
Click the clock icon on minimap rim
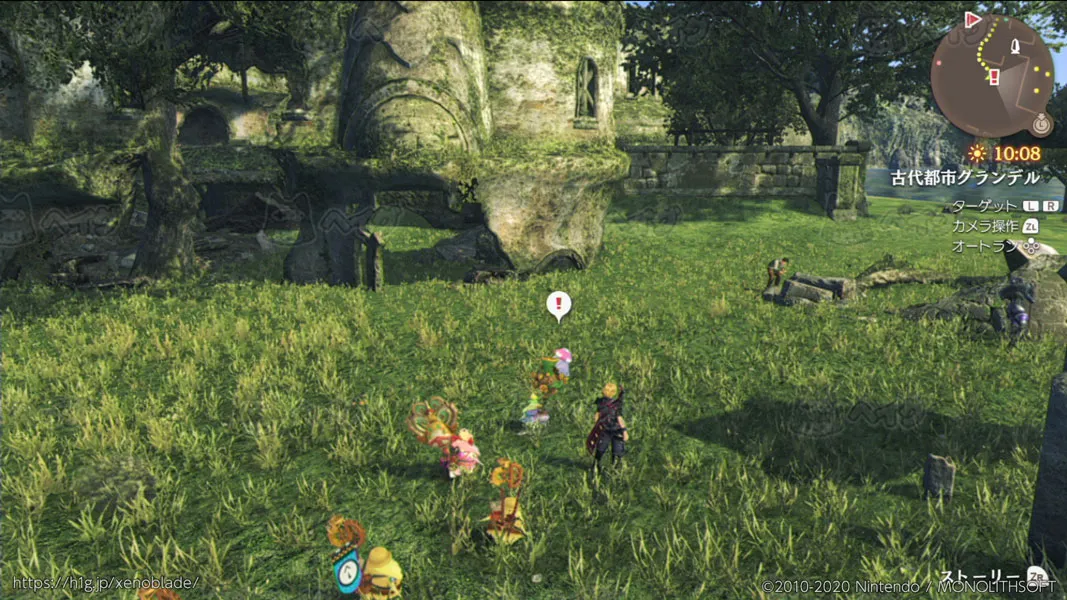coord(1041,124)
